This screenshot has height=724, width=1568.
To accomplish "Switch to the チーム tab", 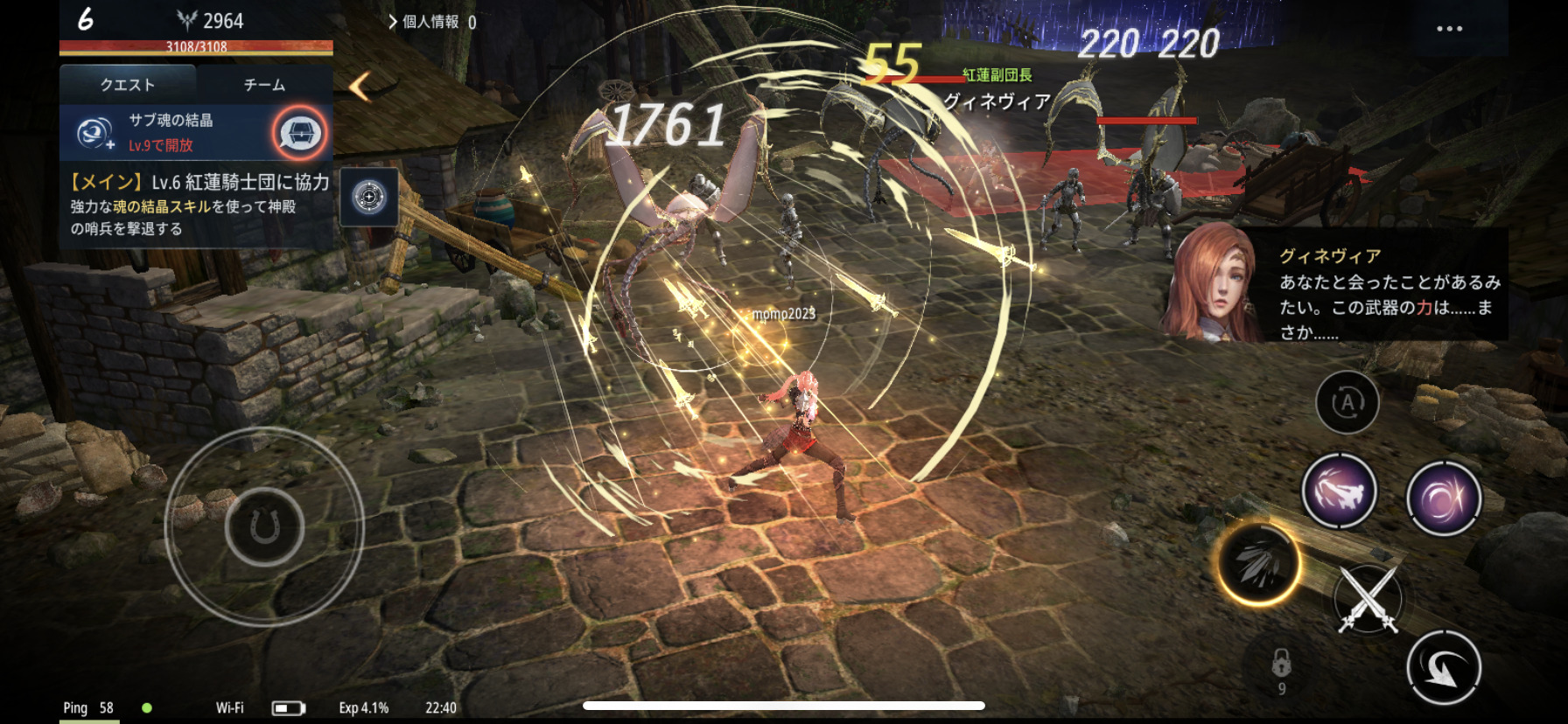I will click(x=264, y=85).
